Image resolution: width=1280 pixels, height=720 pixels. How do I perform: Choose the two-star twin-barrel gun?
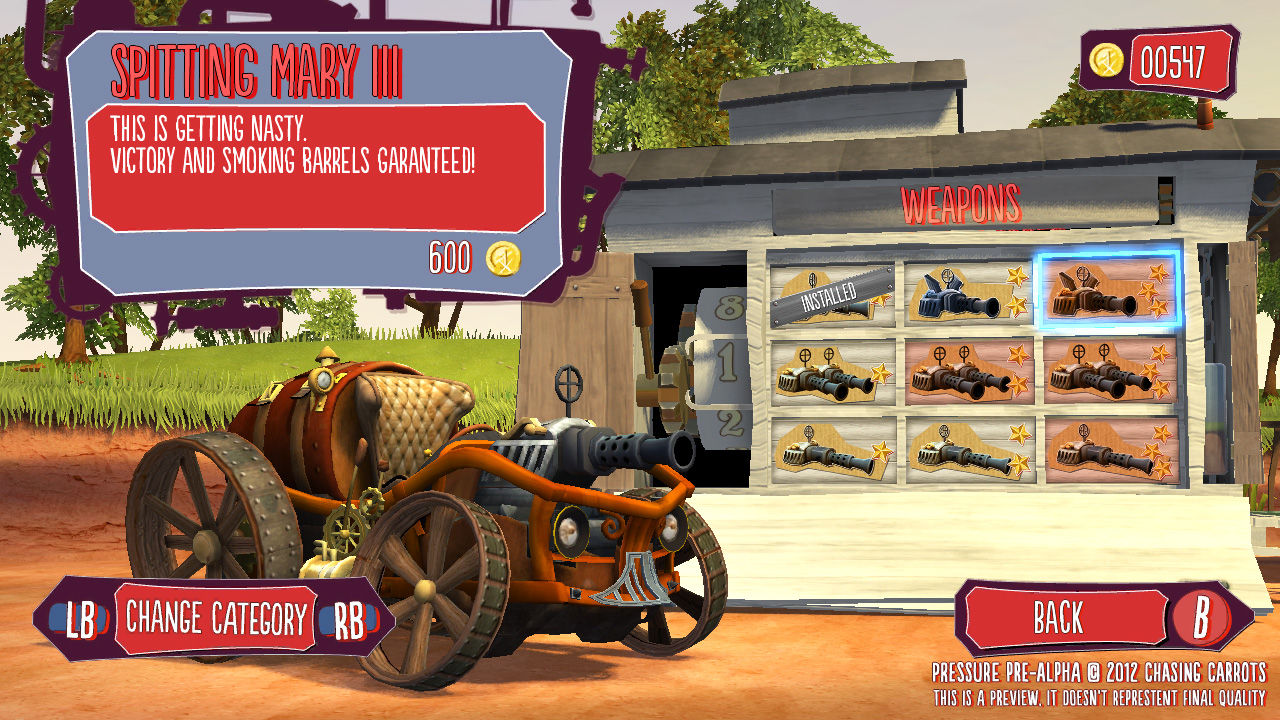(970, 372)
